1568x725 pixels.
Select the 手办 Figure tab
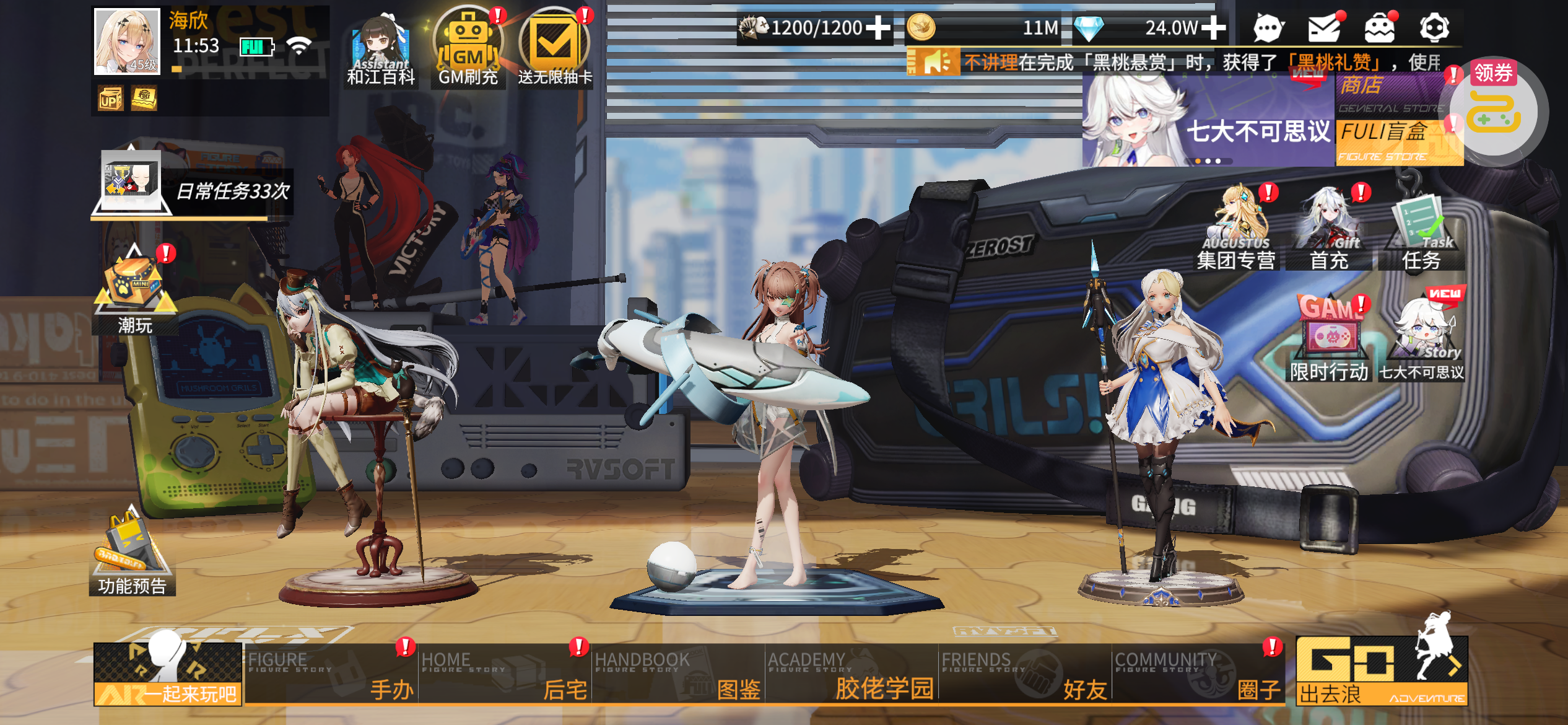click(331, 674)
